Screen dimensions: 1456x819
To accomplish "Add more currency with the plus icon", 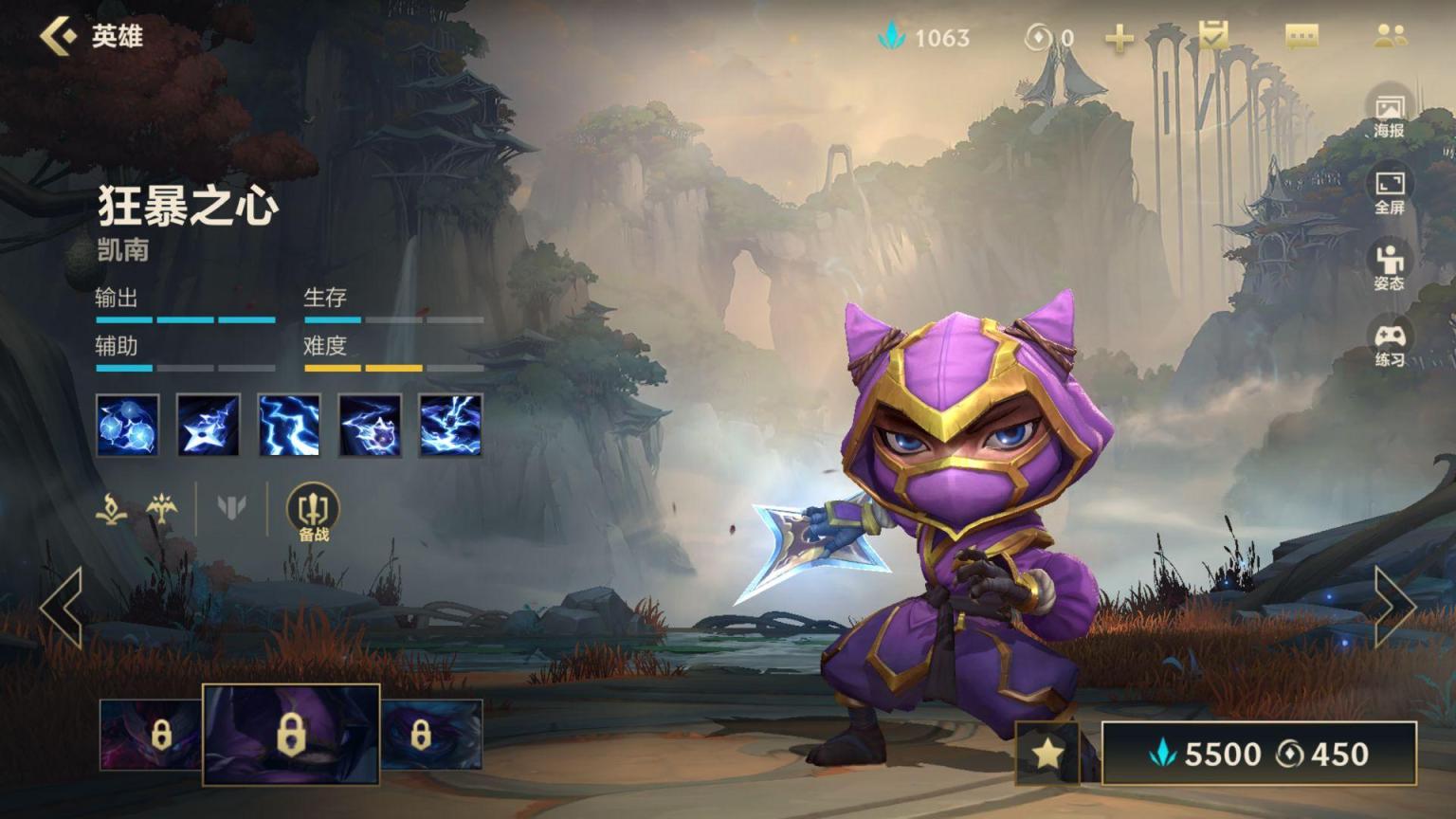I will coord(1119,38).
